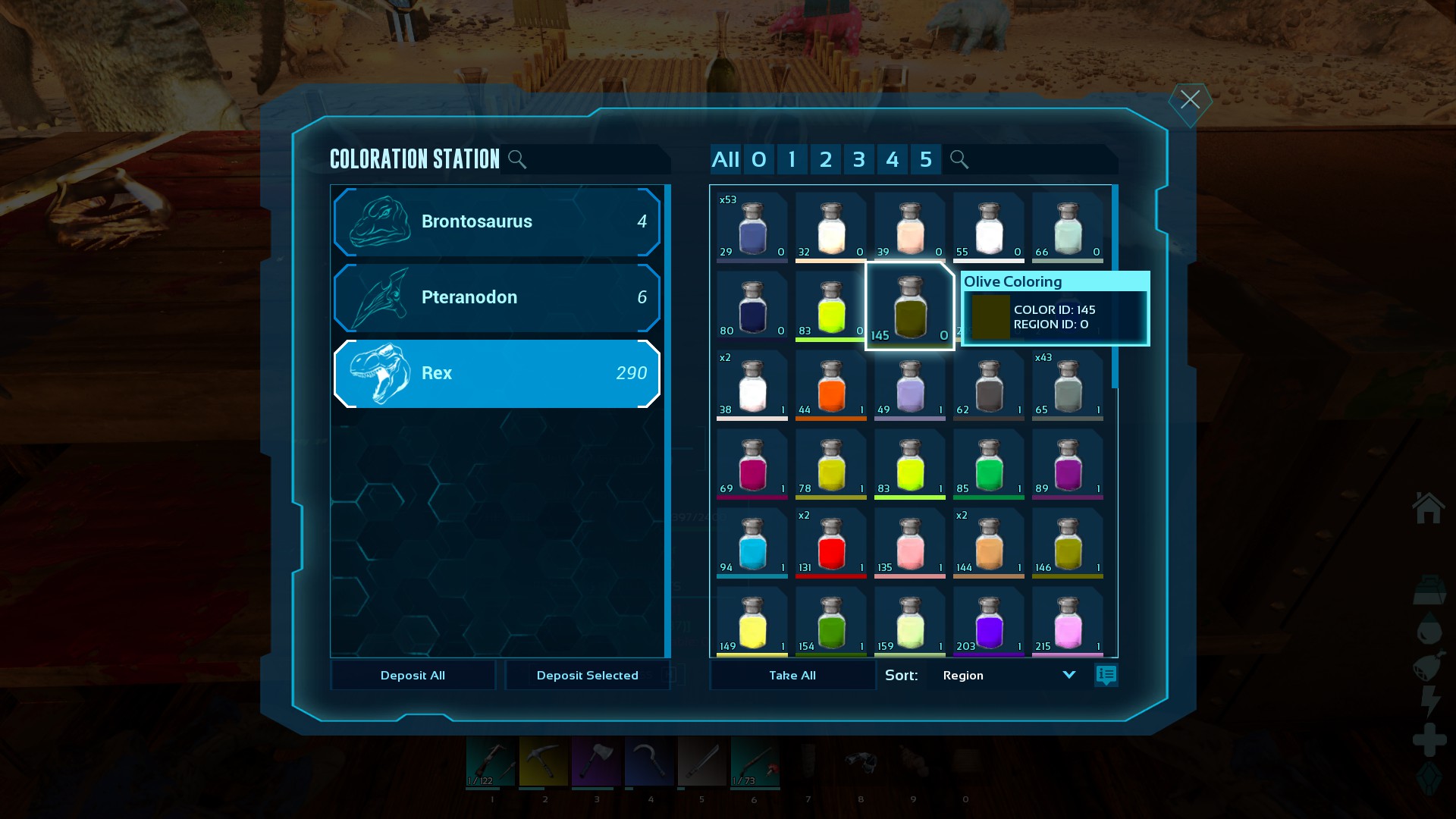Toggle region filter 0
The image size is (1456, 819).
click(758, 159)
